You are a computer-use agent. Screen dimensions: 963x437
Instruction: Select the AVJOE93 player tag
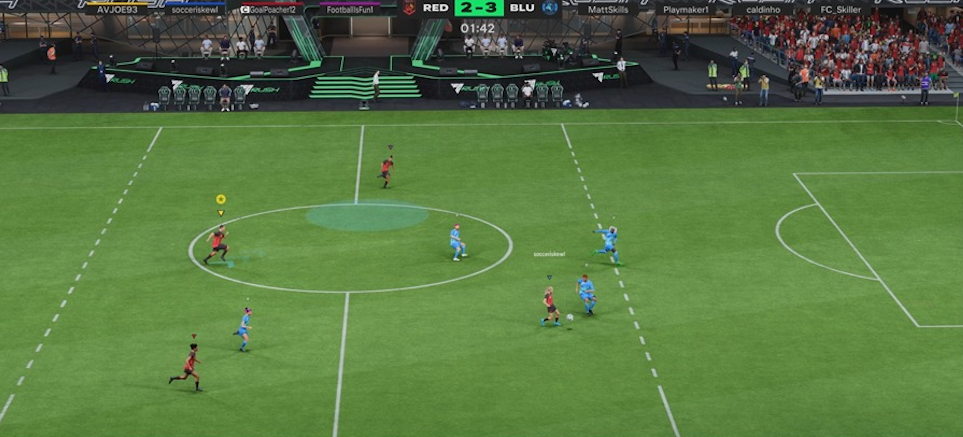click(x=116, y=9)
